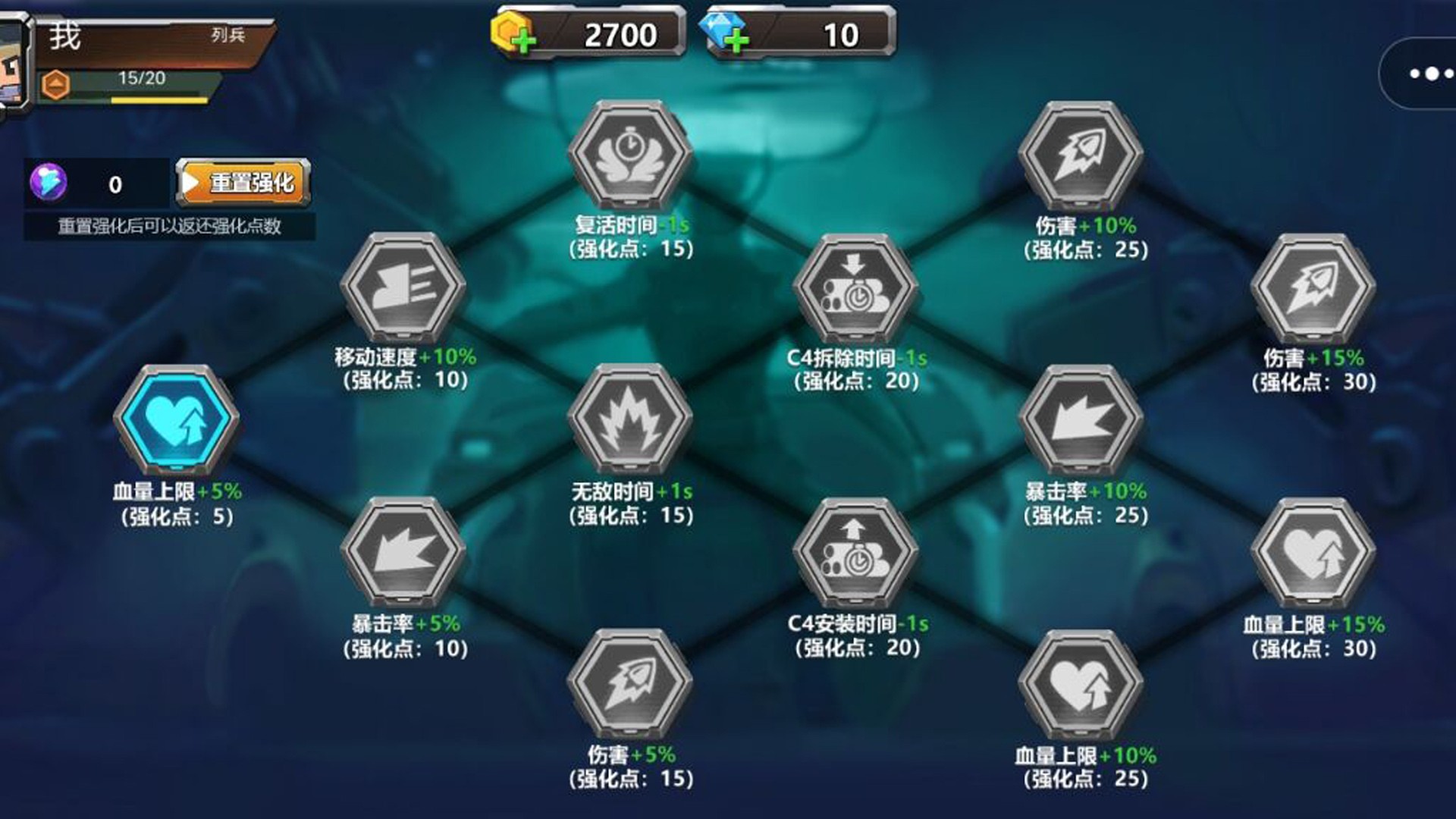Select the 伤害+5% damage node at bottom

click(632, 682)
